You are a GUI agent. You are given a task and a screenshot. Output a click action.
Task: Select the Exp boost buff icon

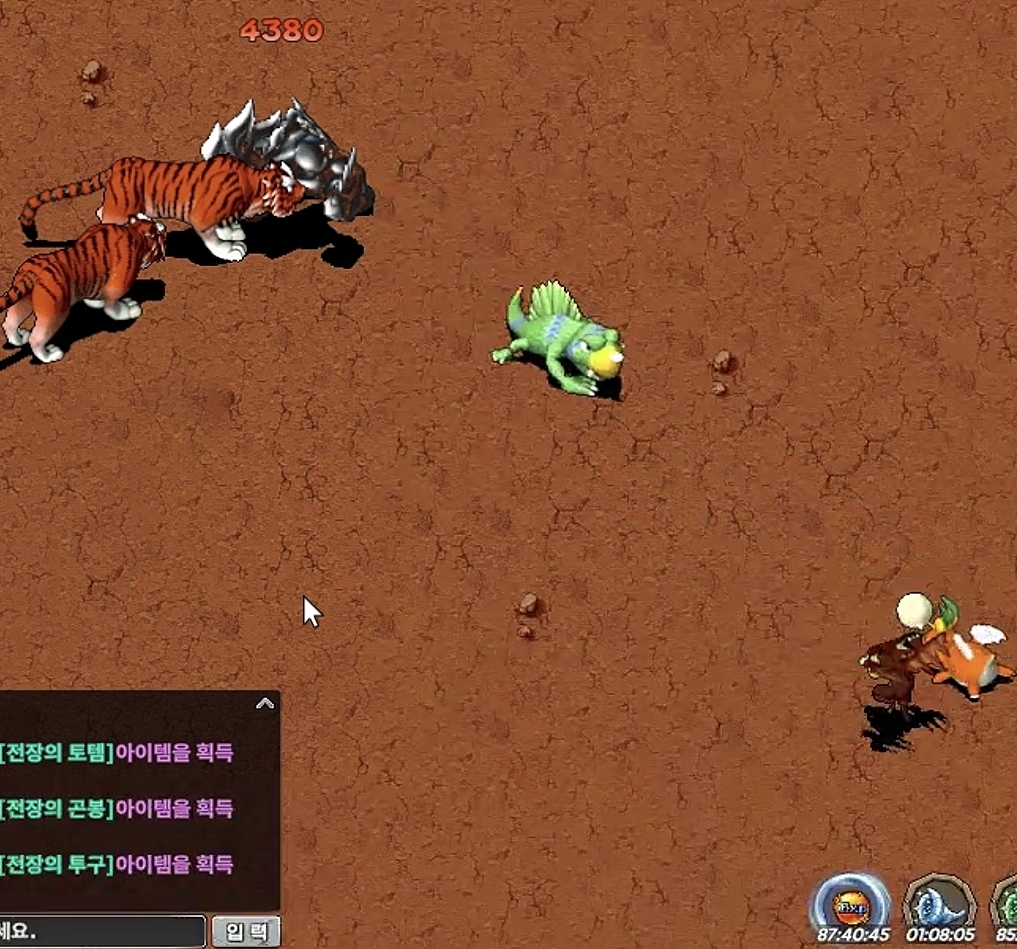851,903
